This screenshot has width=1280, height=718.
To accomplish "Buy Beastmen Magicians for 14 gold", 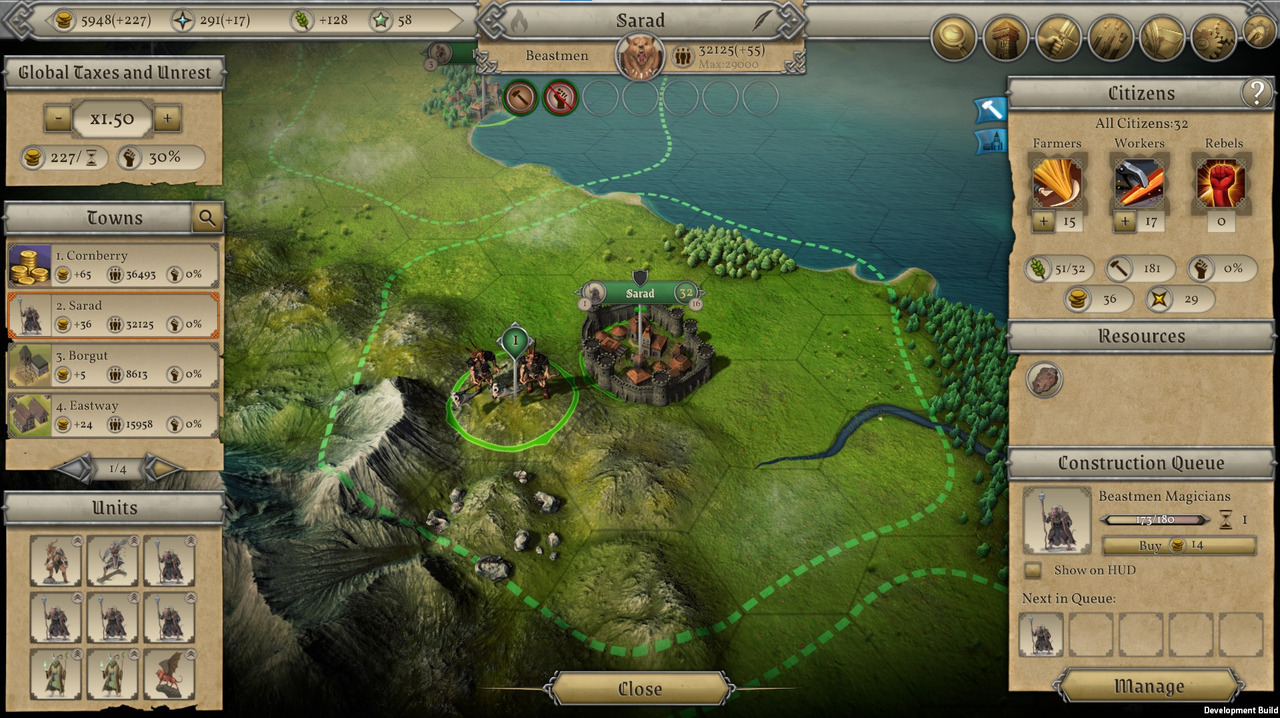I will (1178, 546).
